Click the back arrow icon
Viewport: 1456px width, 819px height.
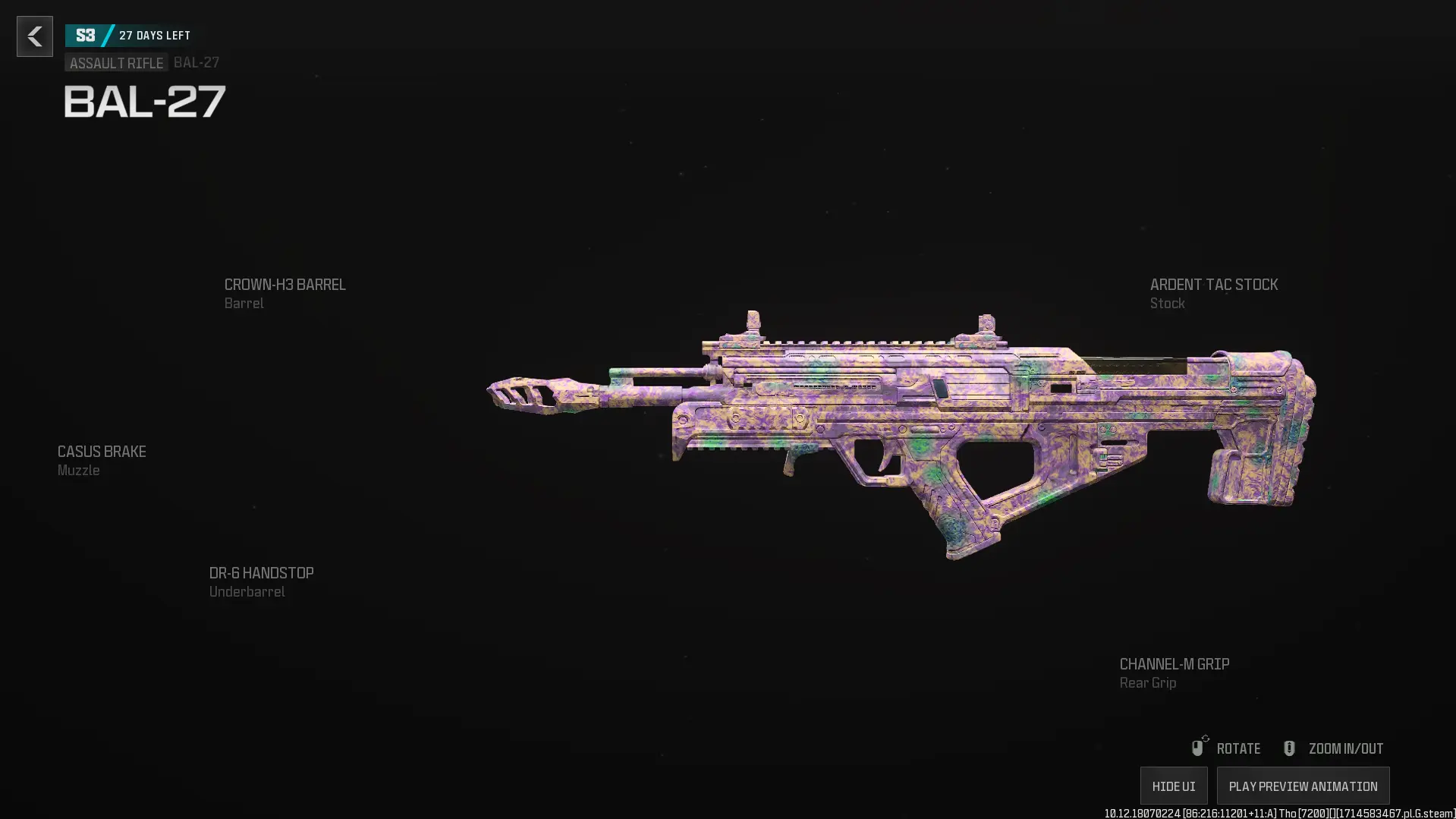coord(34,36)
